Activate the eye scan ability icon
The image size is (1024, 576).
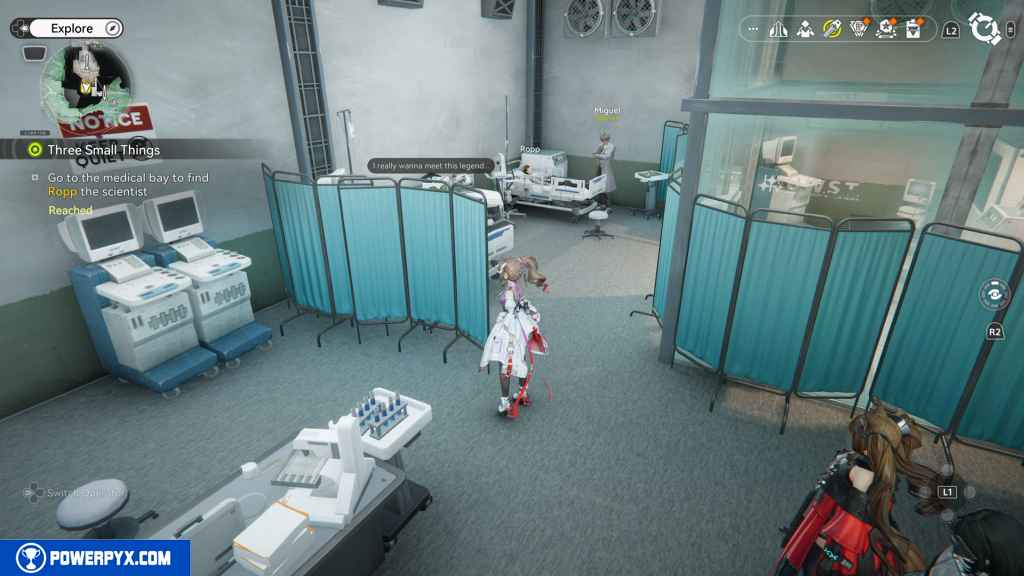point(994,296)
